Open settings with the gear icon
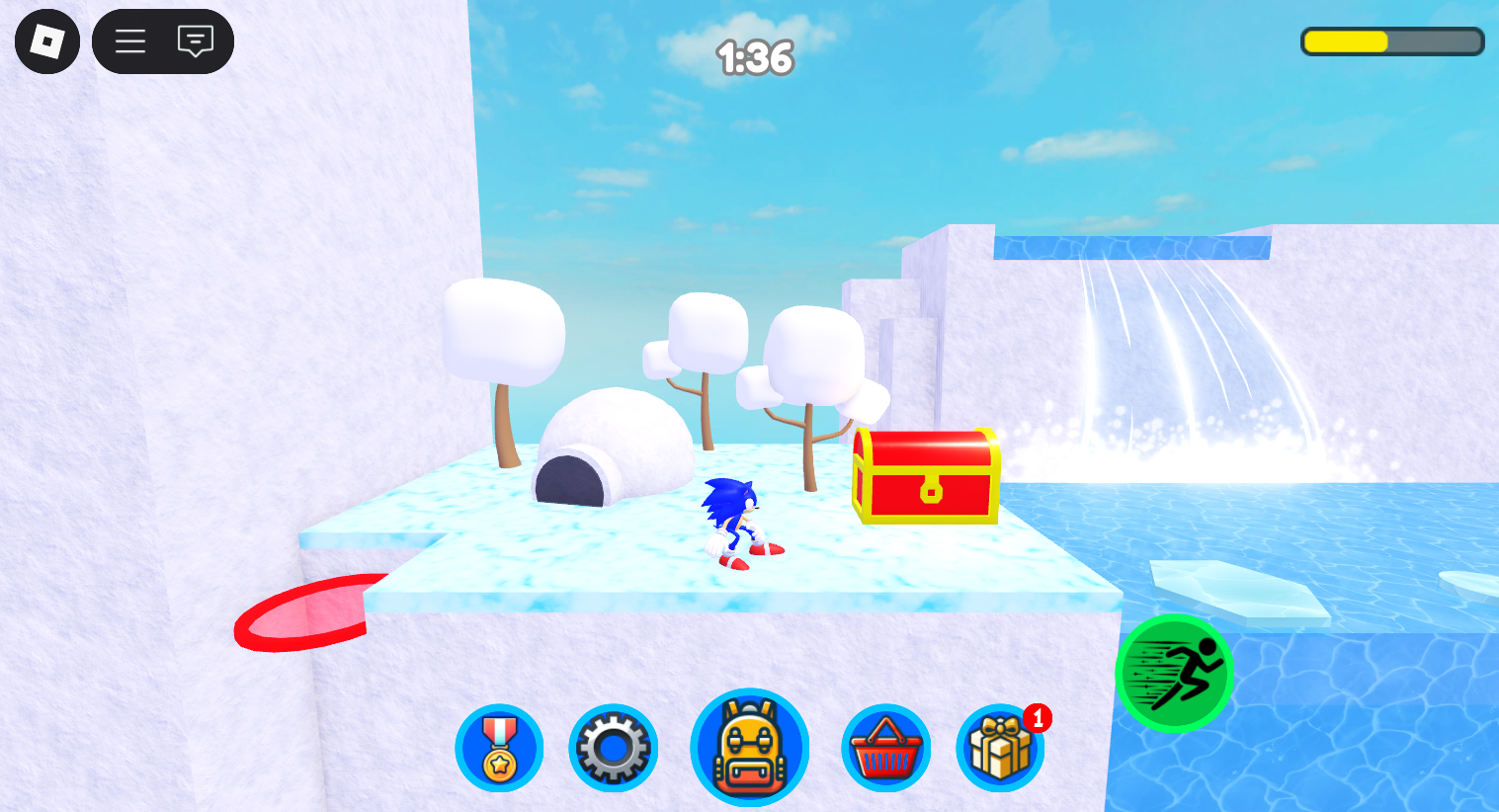 click(x=614, y=748)
